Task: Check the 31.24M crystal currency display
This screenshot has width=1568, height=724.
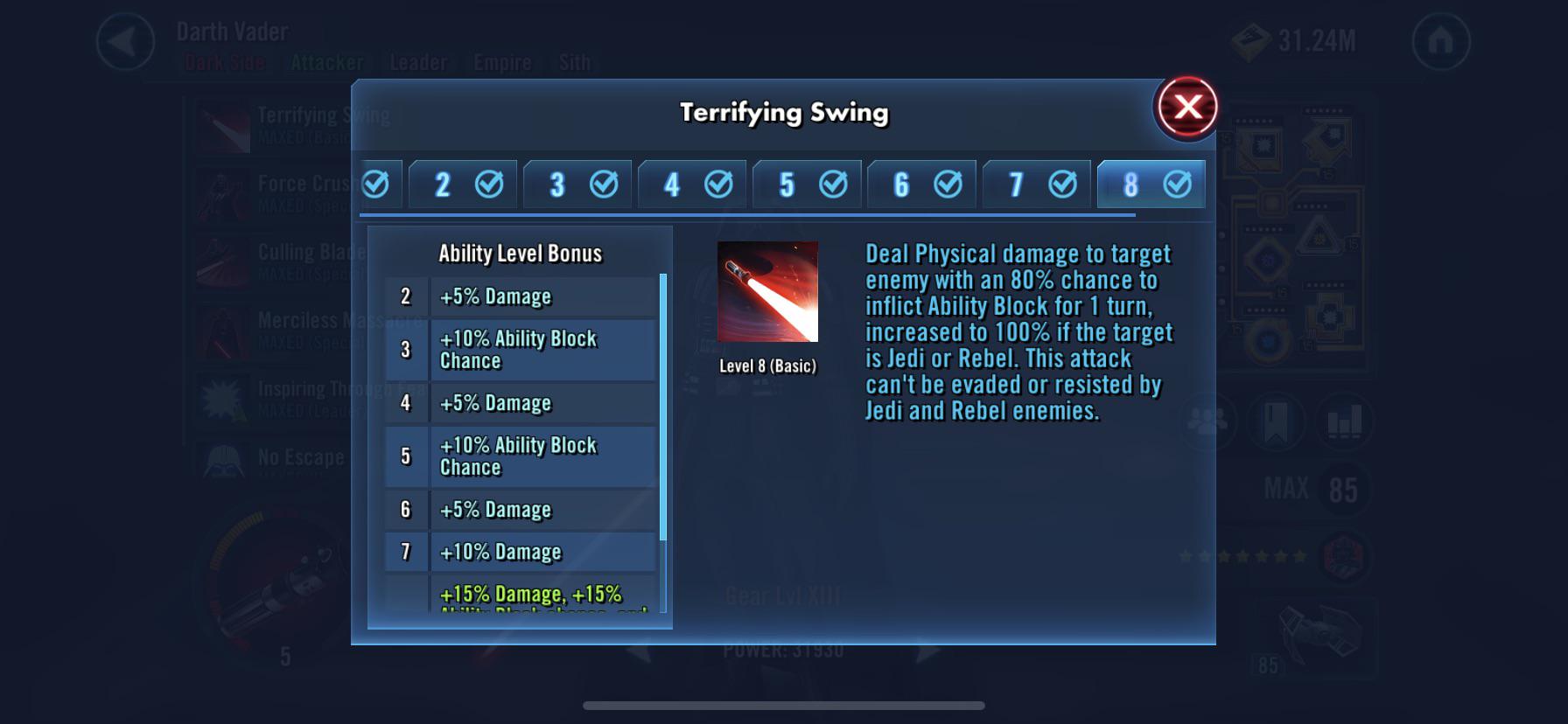Action: point(1295,38)
